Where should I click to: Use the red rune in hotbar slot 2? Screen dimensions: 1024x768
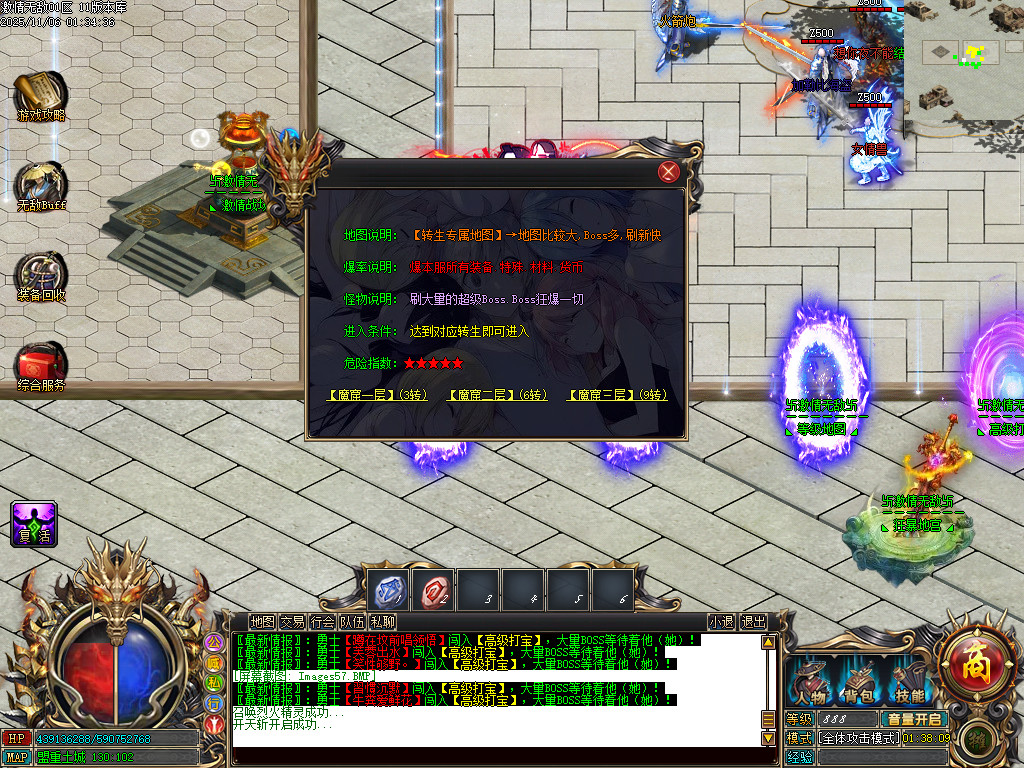[433, 591]
